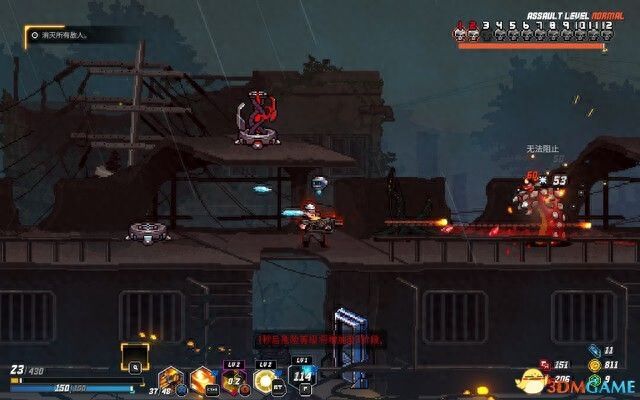Viewport: 640px width, 400px height.
Task: Click the red chip currency icon
Action: [546, 366]
